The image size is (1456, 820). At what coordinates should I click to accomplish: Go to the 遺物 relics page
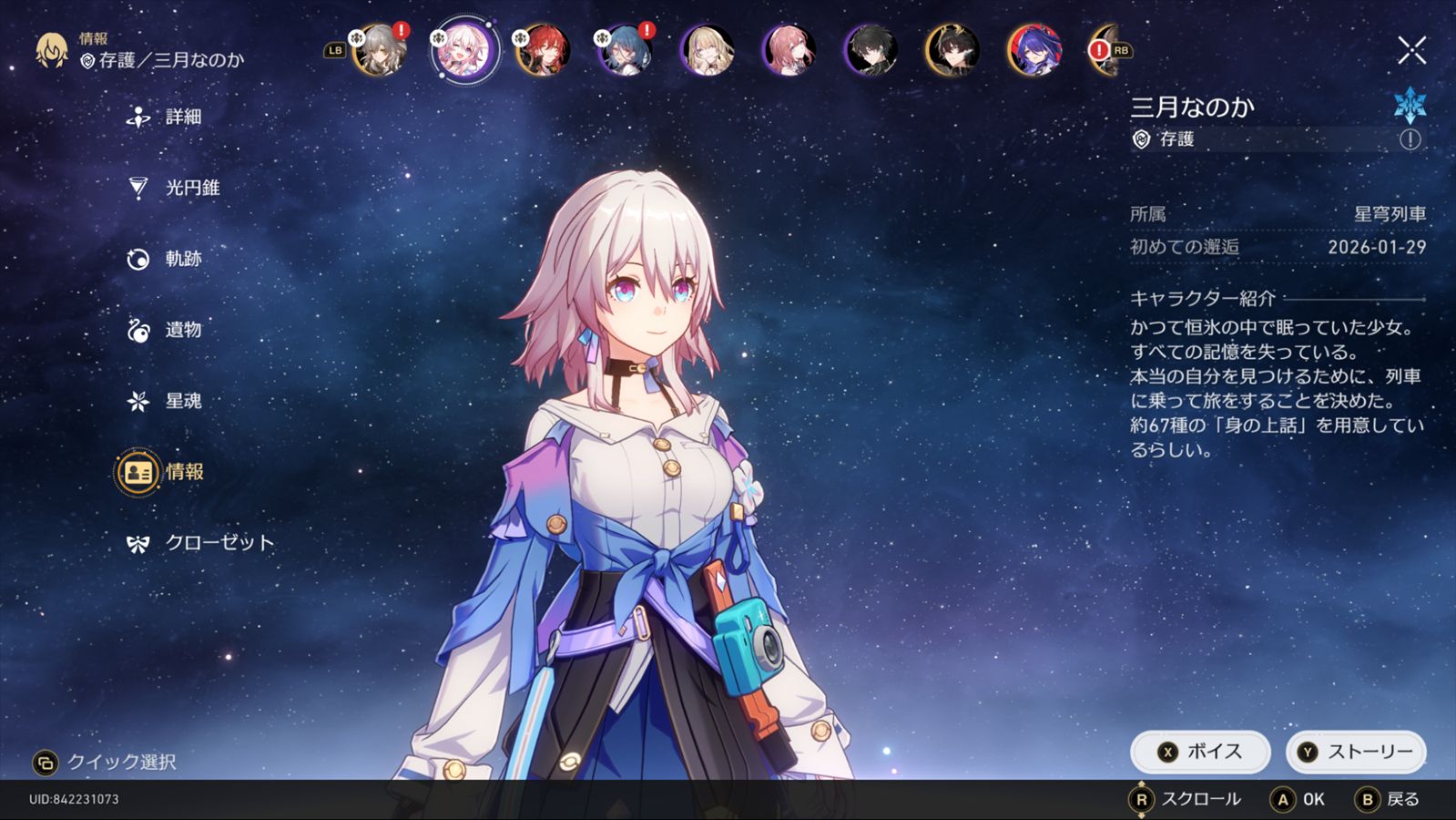[165, 330]
